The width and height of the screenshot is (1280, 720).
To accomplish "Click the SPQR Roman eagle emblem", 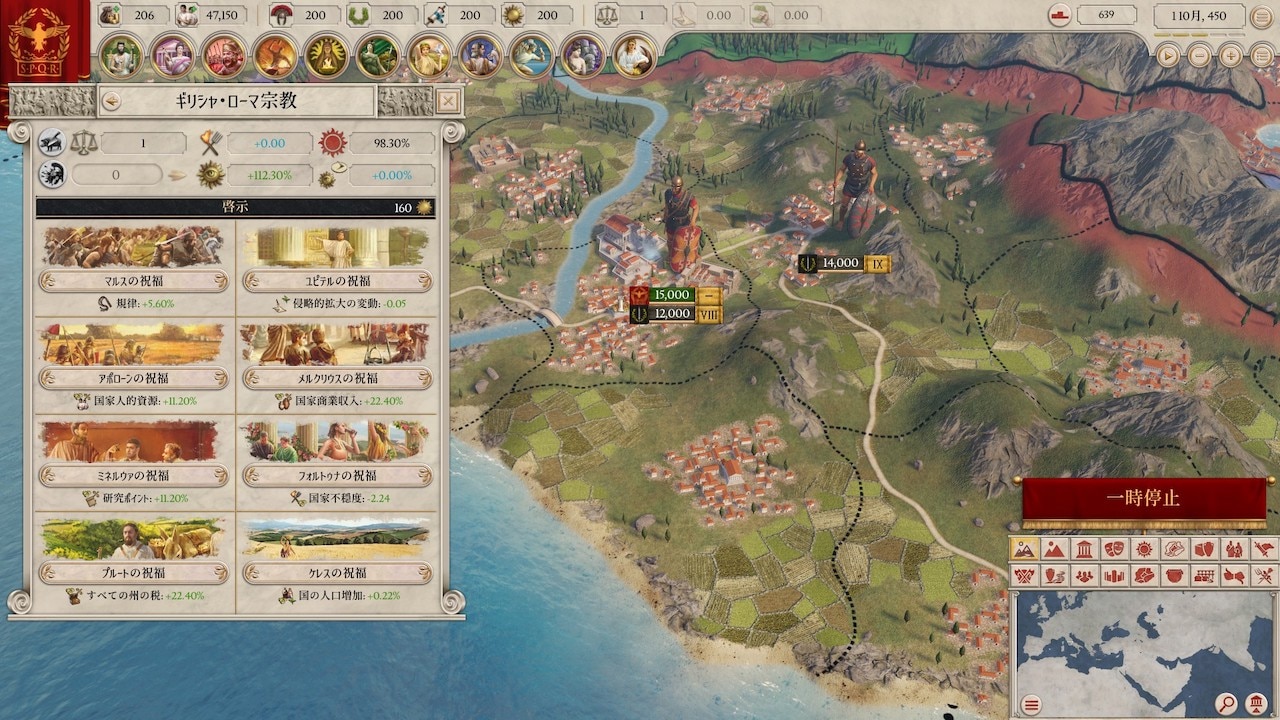I will tap(38, 38).
